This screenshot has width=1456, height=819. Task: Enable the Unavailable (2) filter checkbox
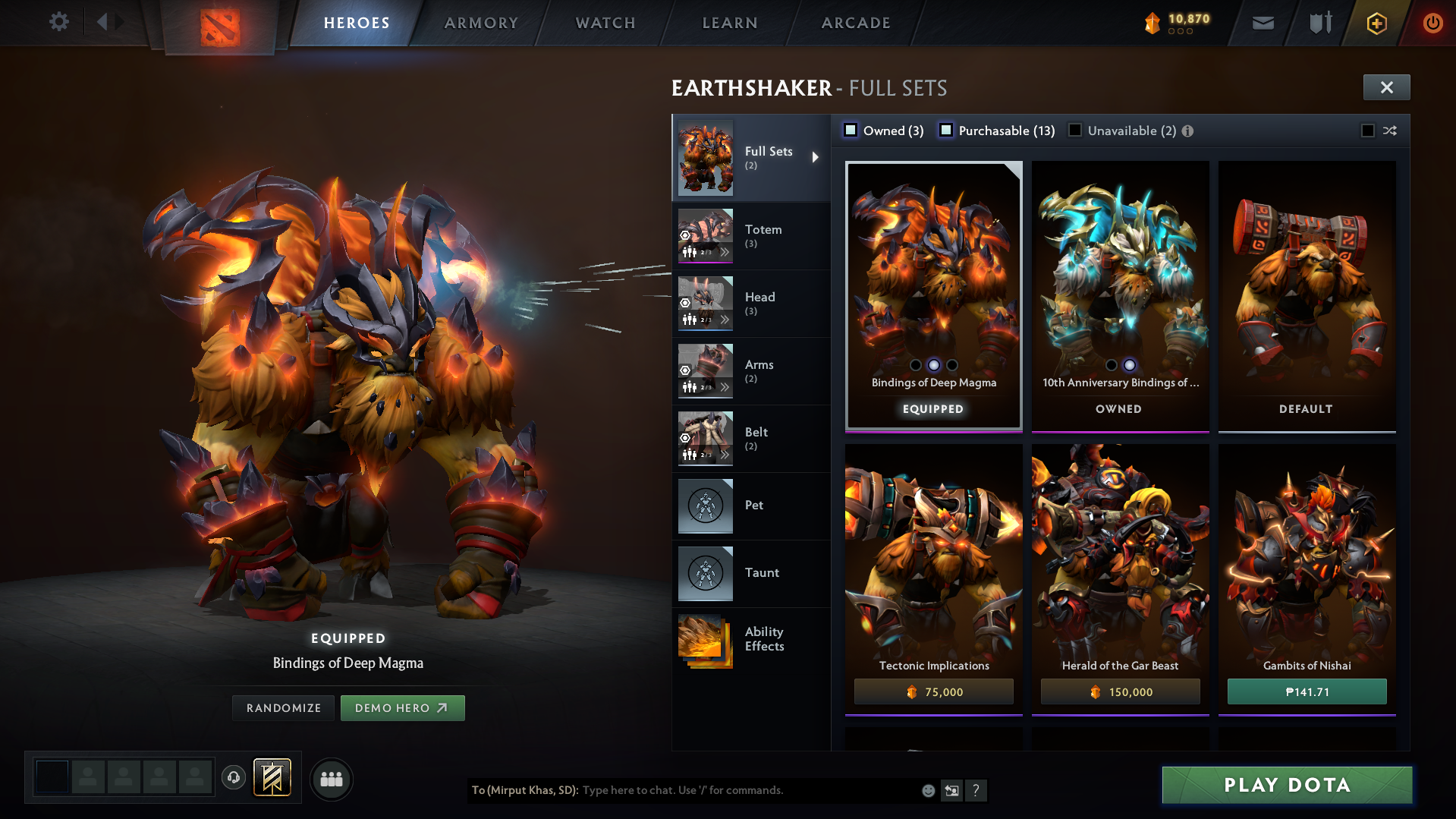point(1074,131)
